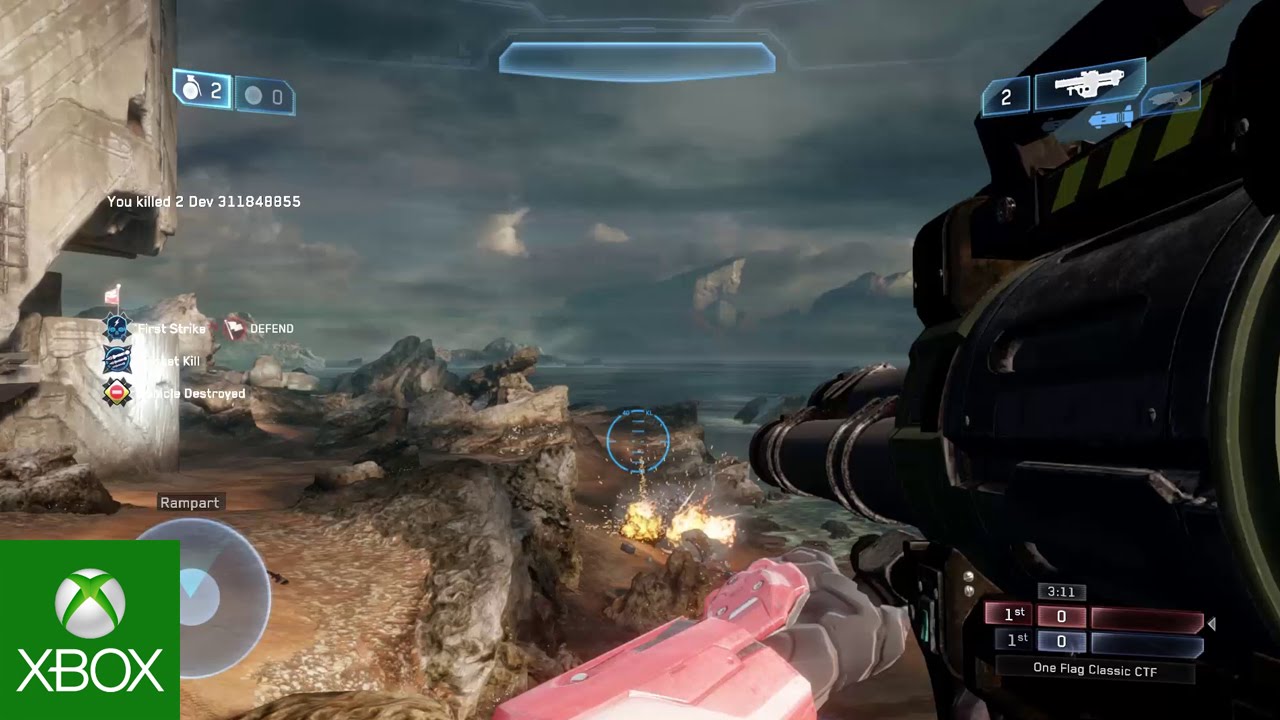The width and height of the screenshot is (1280, 720).
Task: Click the DEFEND flag objective marker
Action: tap(238, 328)
